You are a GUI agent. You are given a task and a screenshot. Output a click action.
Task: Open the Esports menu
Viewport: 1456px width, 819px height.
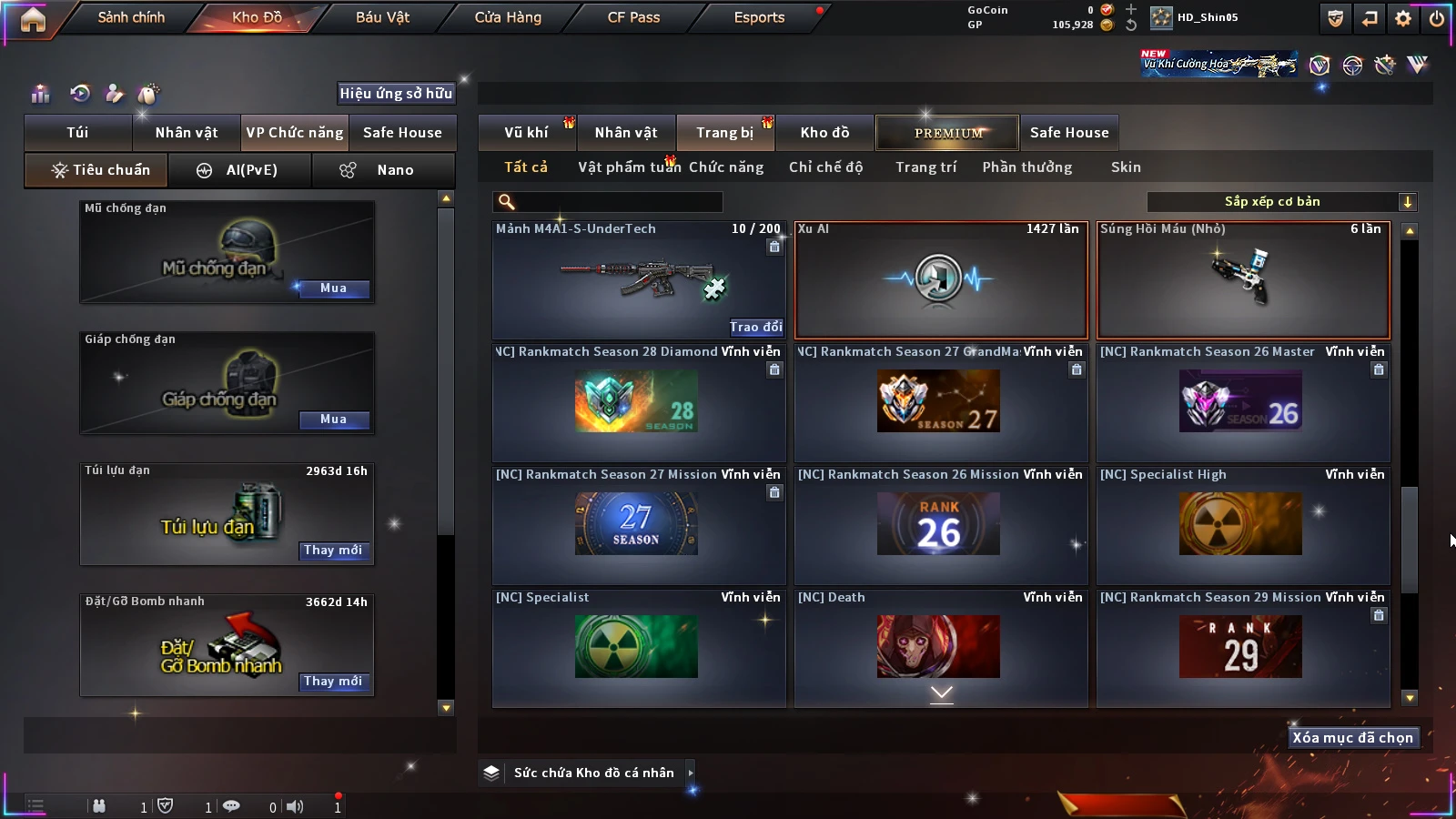pyautogui.click(x=759, y=17)
